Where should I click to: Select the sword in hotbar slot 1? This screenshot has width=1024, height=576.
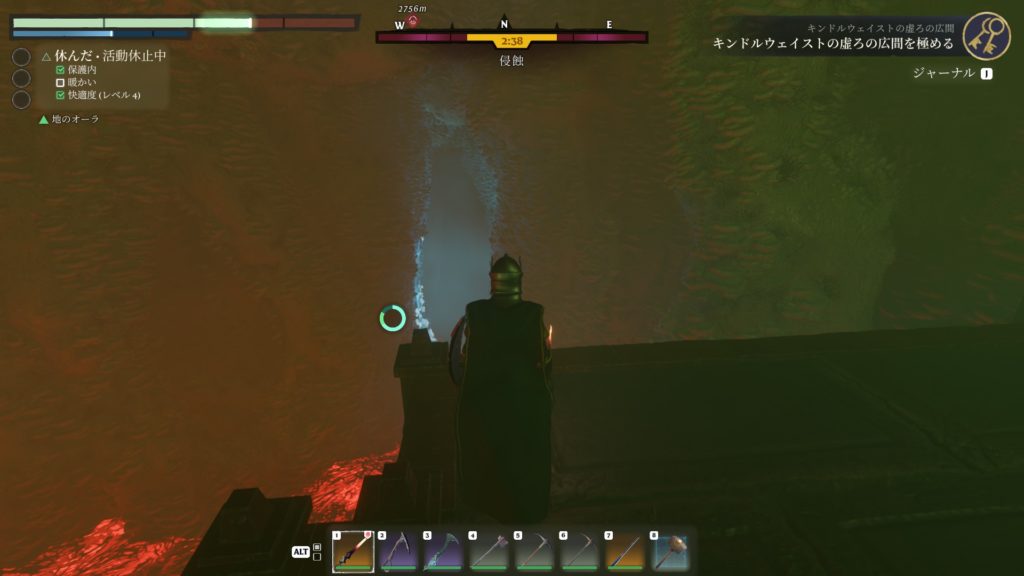[354, 553]
